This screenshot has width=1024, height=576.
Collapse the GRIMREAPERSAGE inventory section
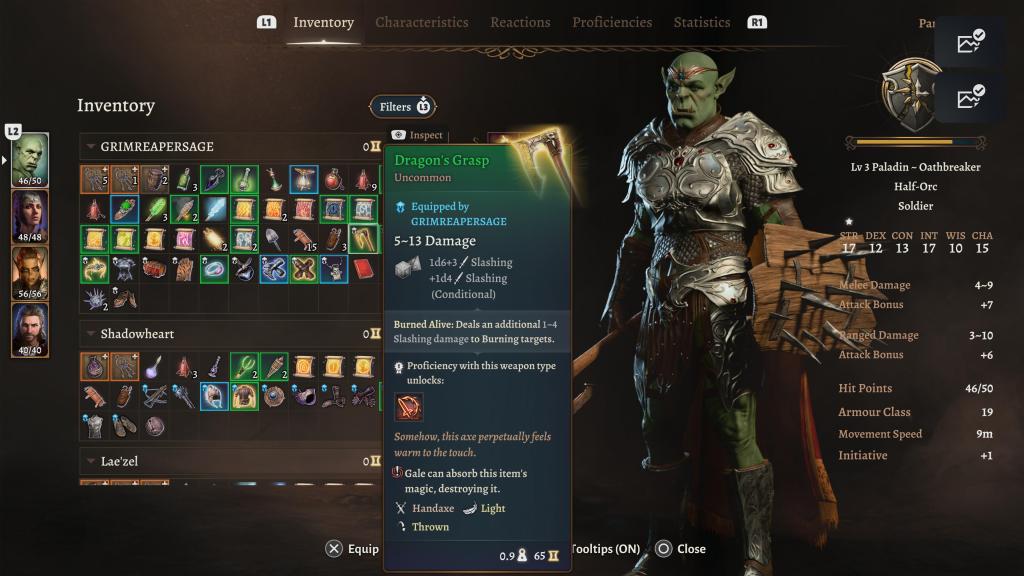coord(91,147)
